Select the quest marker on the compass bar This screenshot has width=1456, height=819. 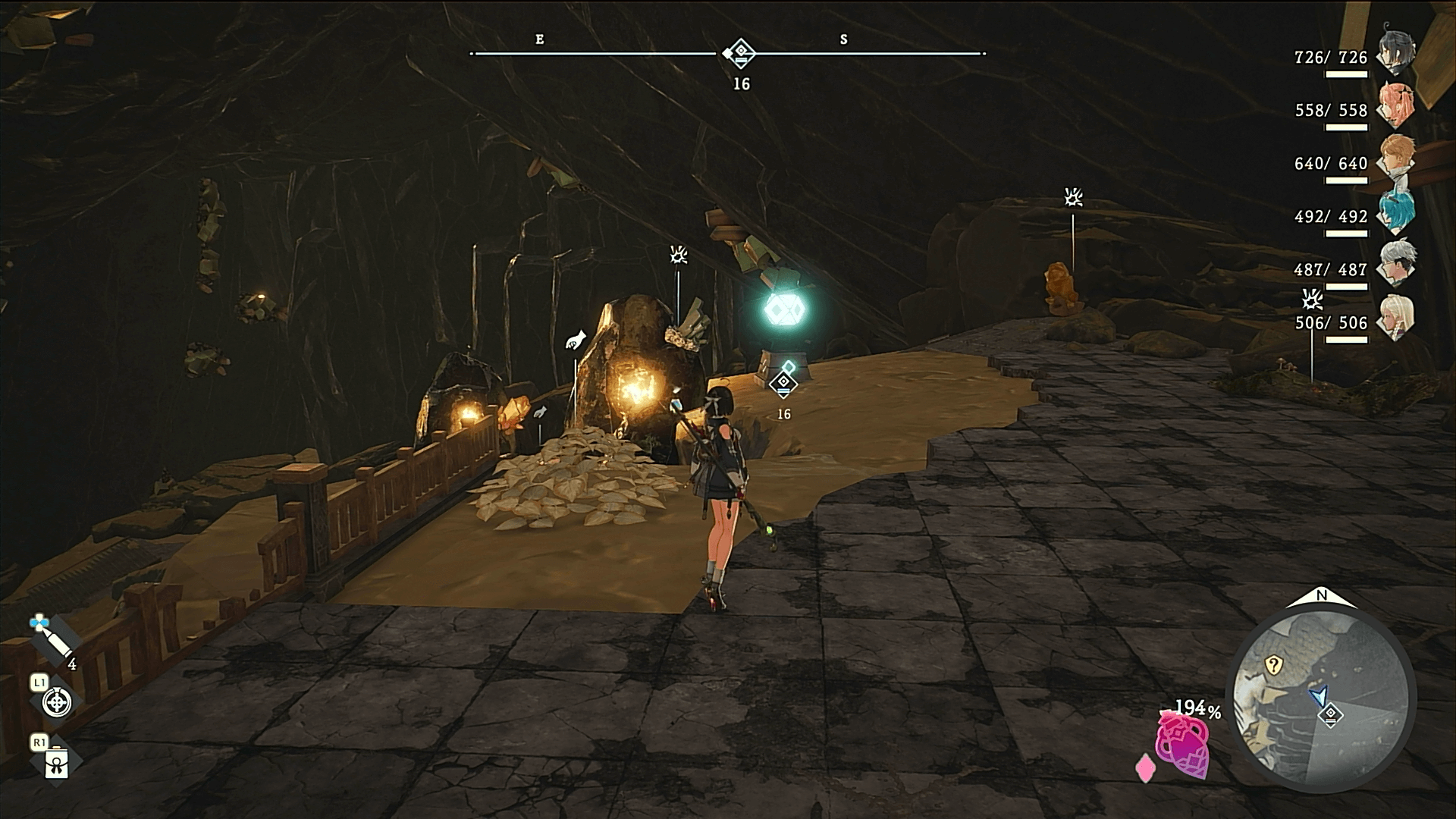click(x=740, y=53)
